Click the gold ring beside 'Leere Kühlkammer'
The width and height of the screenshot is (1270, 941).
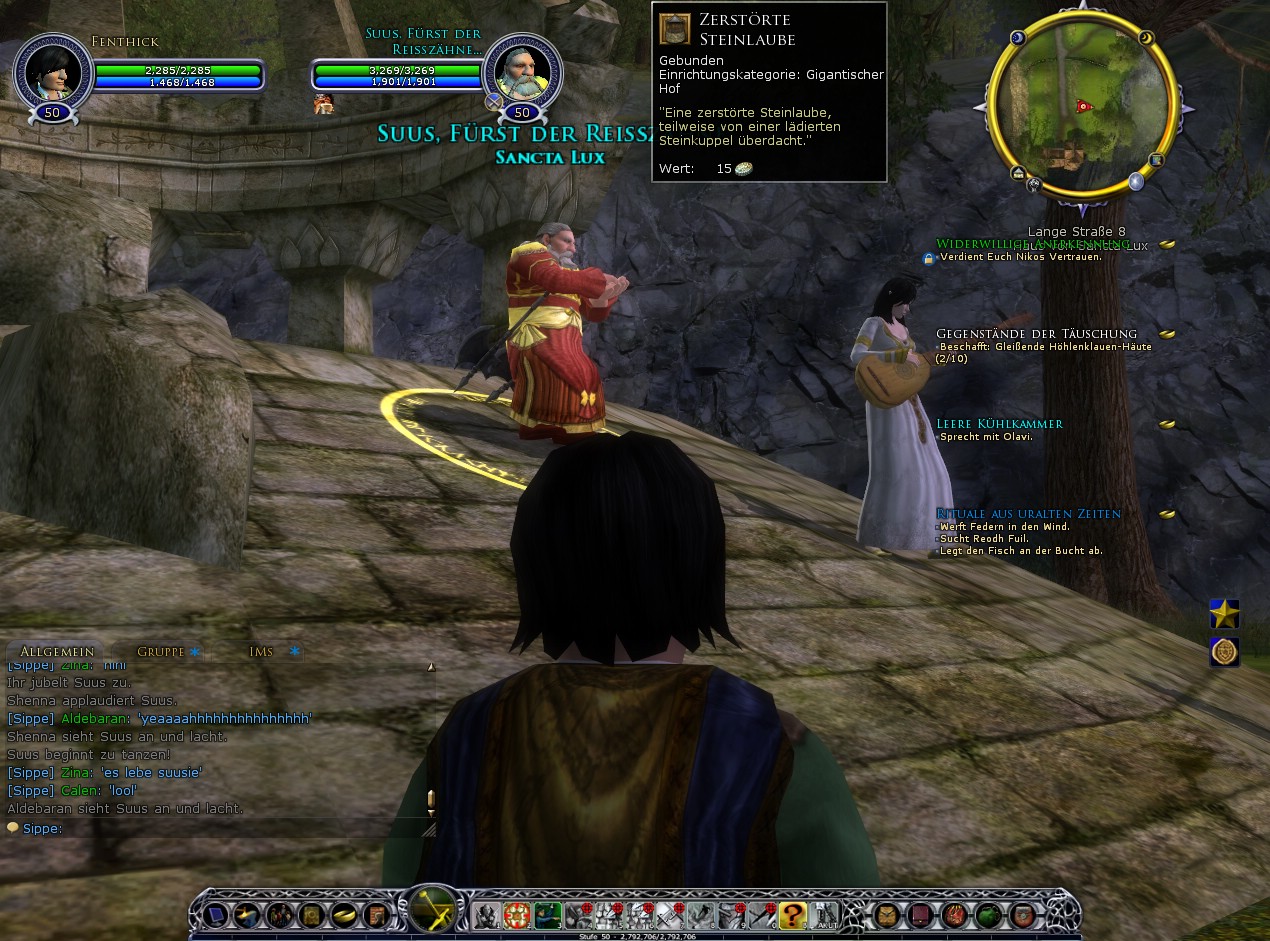[x=1167, y=424]
